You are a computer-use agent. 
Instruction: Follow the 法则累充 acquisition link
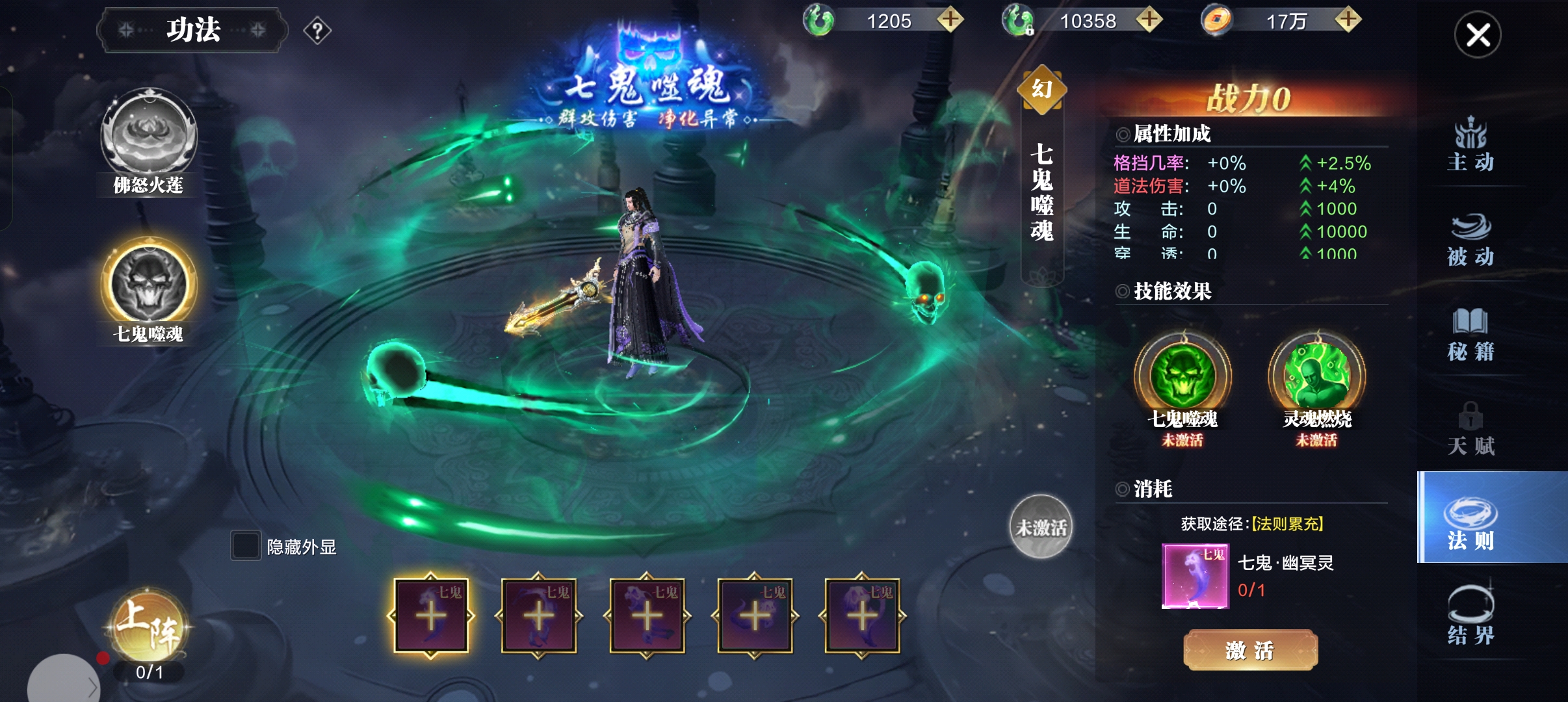[x=1287, y=524]
